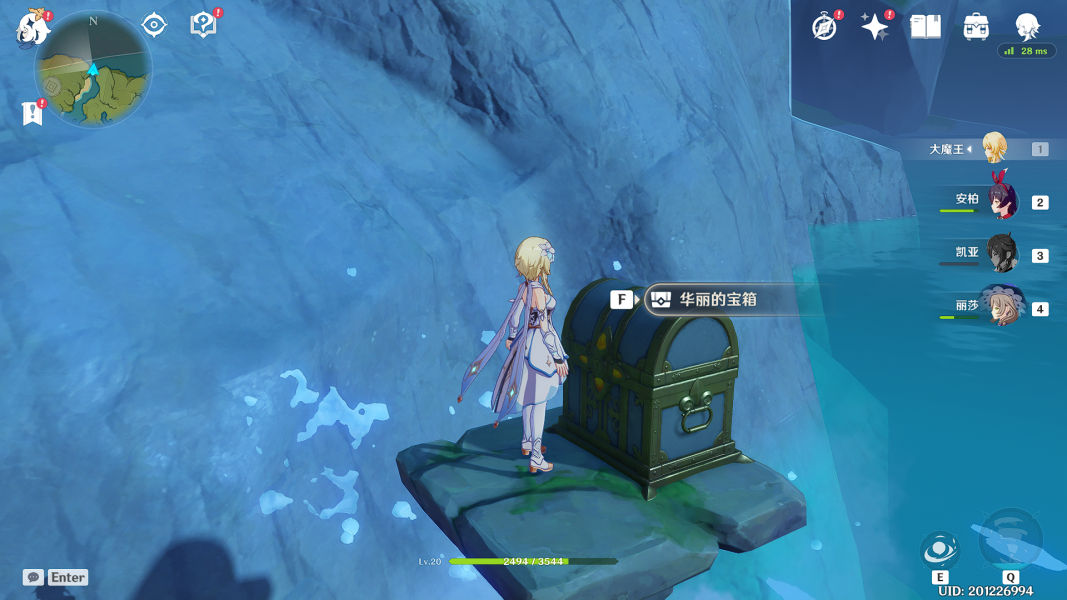
Task: Activate the elemental skill icon
Action: (x=940, y=549)
